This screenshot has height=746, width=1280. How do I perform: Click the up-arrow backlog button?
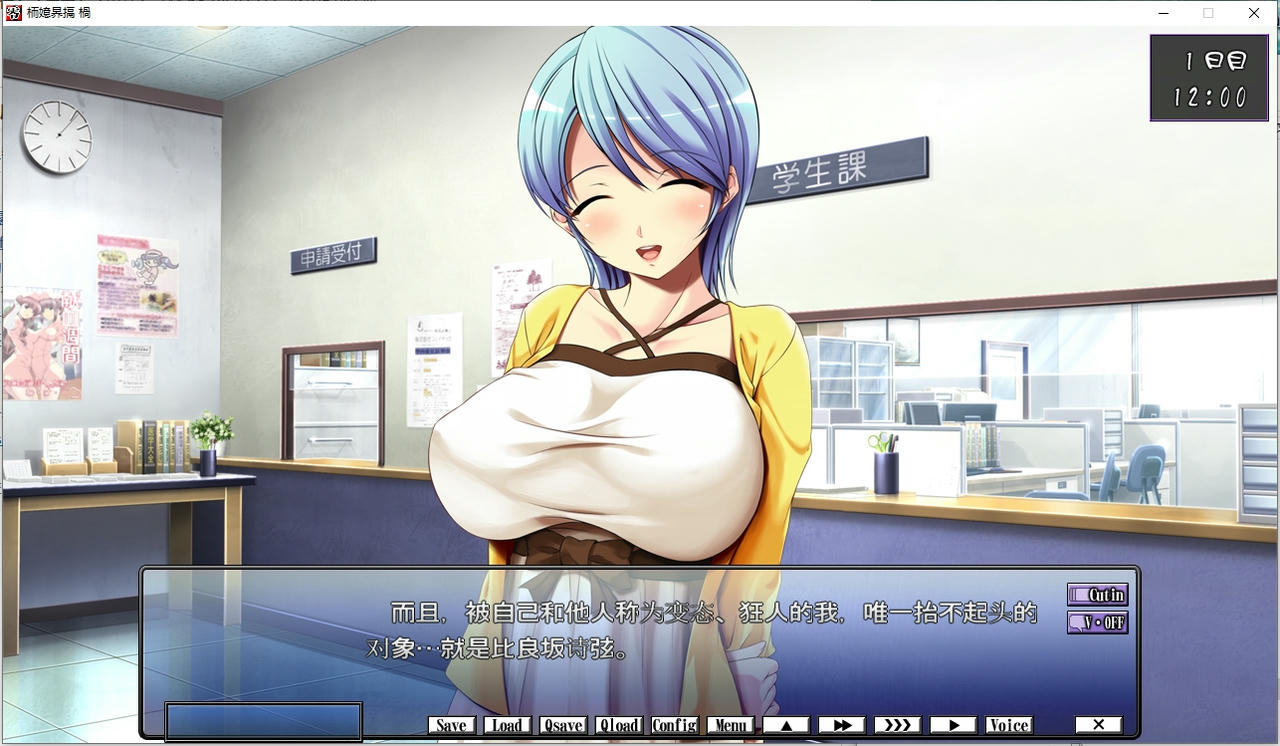click(786, 725)
